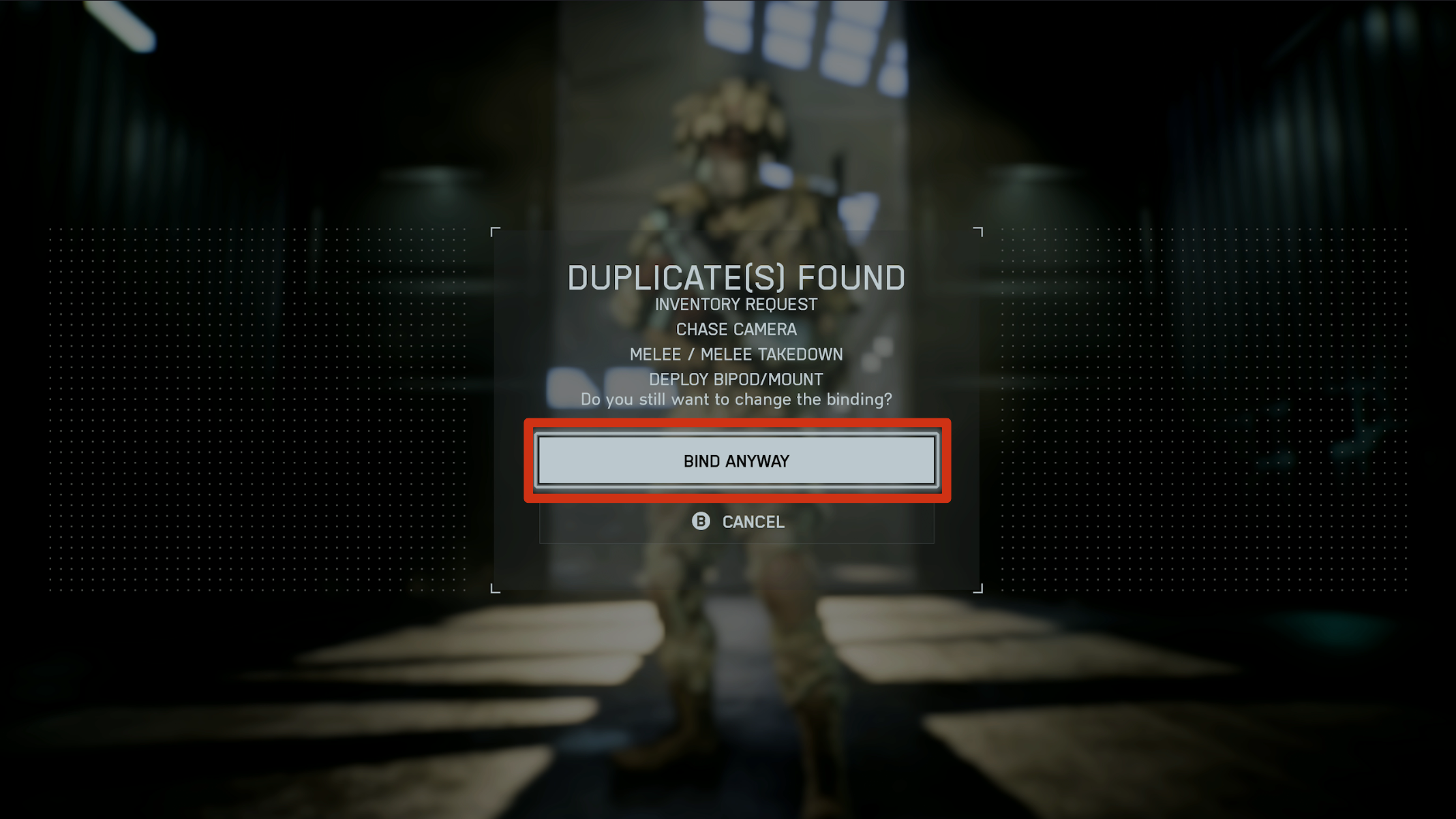This screenshot has width=1456, height=819.
Task: Click the DUPLICATE(S) FOUND dialog title
Action: click(736, 277)
